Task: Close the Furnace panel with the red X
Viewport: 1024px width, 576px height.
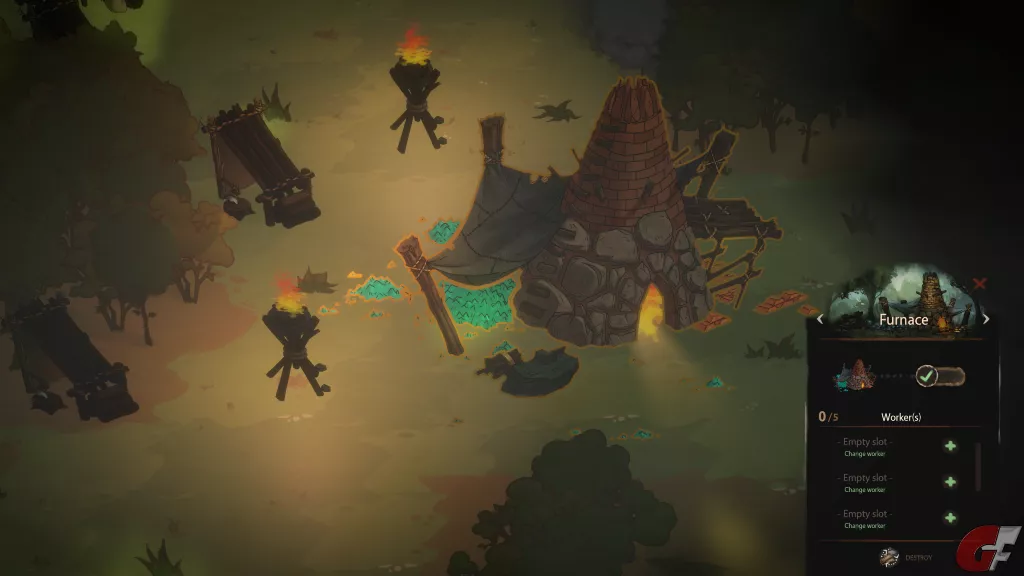Action: click(979, 284)
